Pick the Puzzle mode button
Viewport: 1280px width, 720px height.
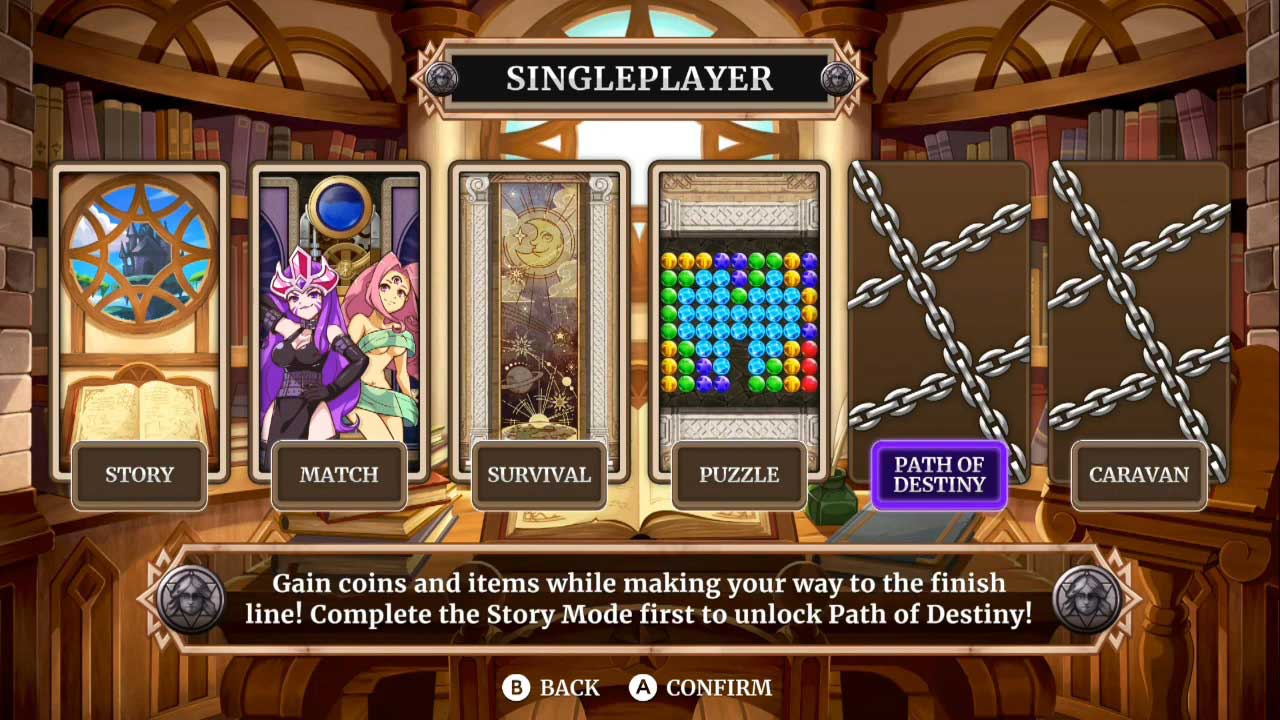[739, 475]
